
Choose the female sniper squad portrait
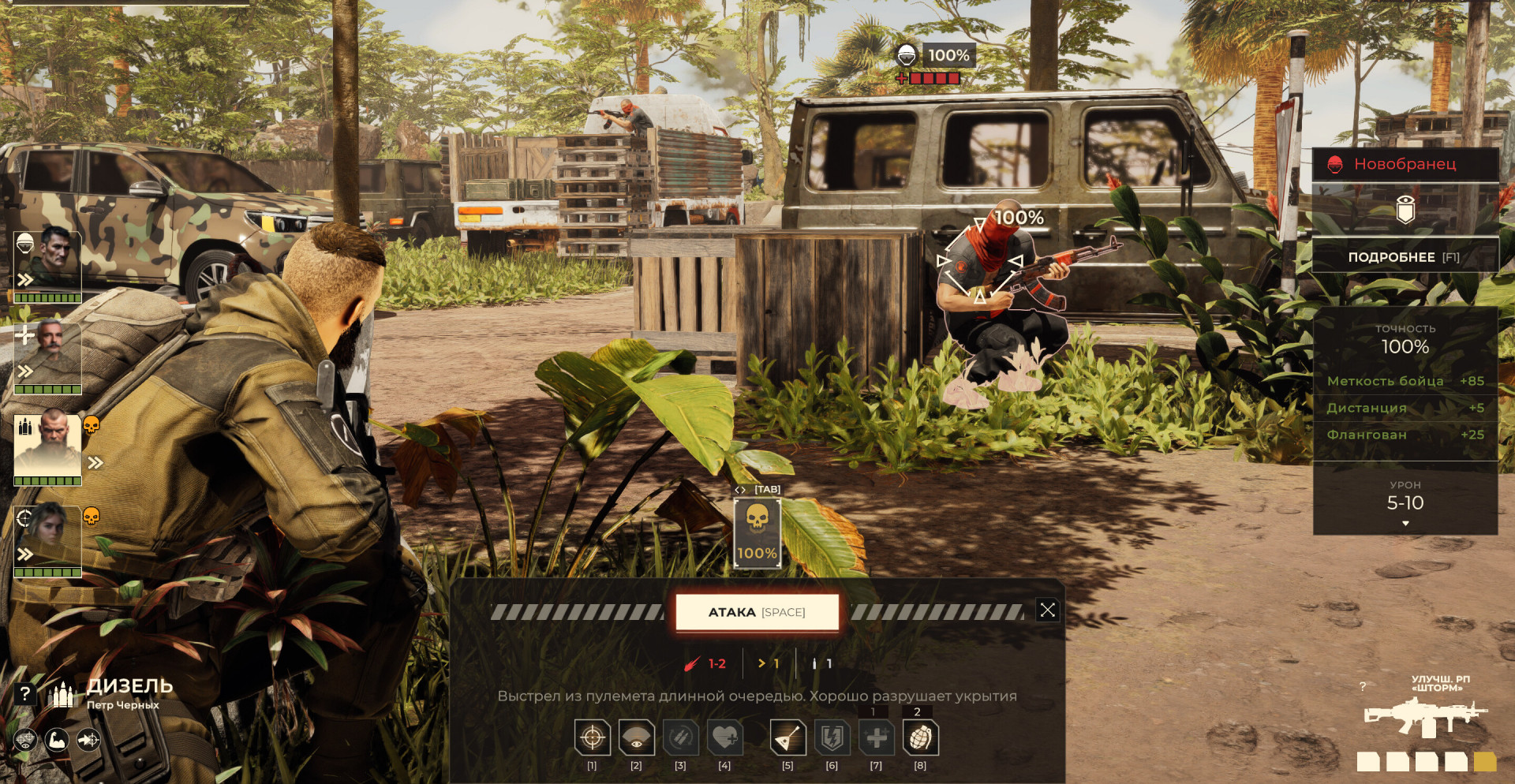[48, 538]
